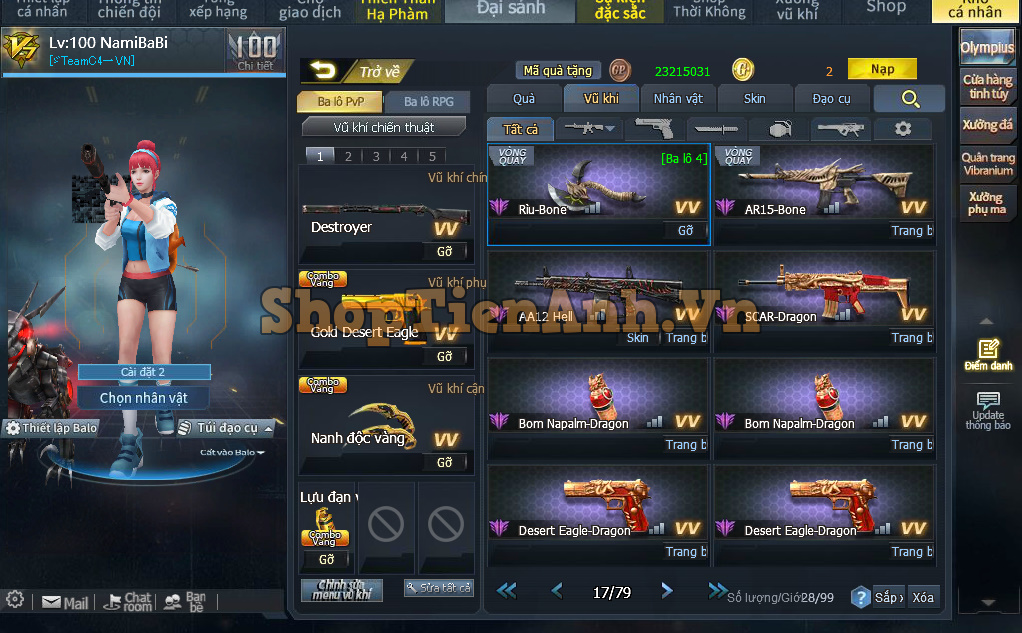
Task: Open the Mã quà tặng gift code
Action: (x=558, y=70)
